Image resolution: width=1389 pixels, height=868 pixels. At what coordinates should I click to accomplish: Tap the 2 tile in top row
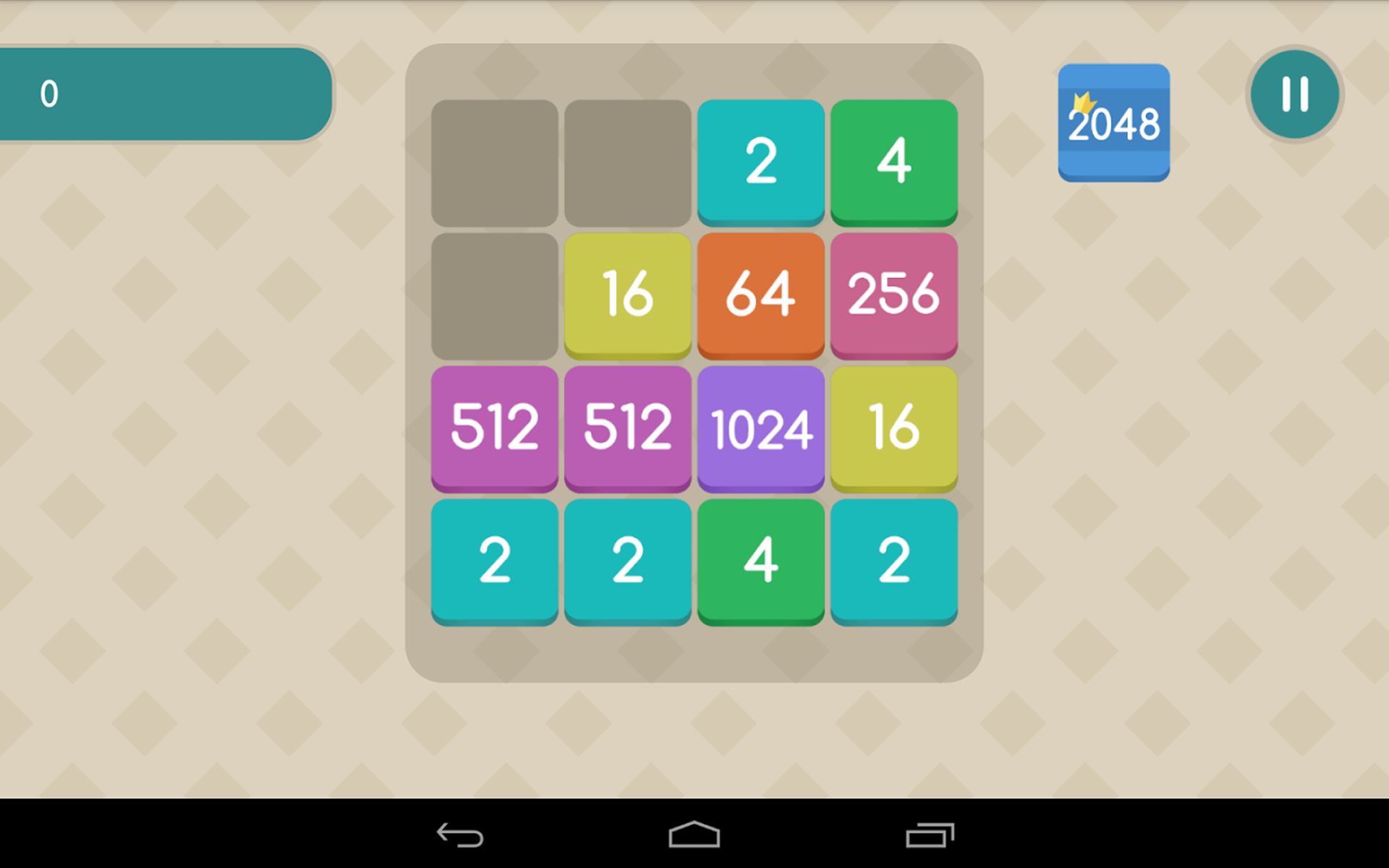click(760, 161)
